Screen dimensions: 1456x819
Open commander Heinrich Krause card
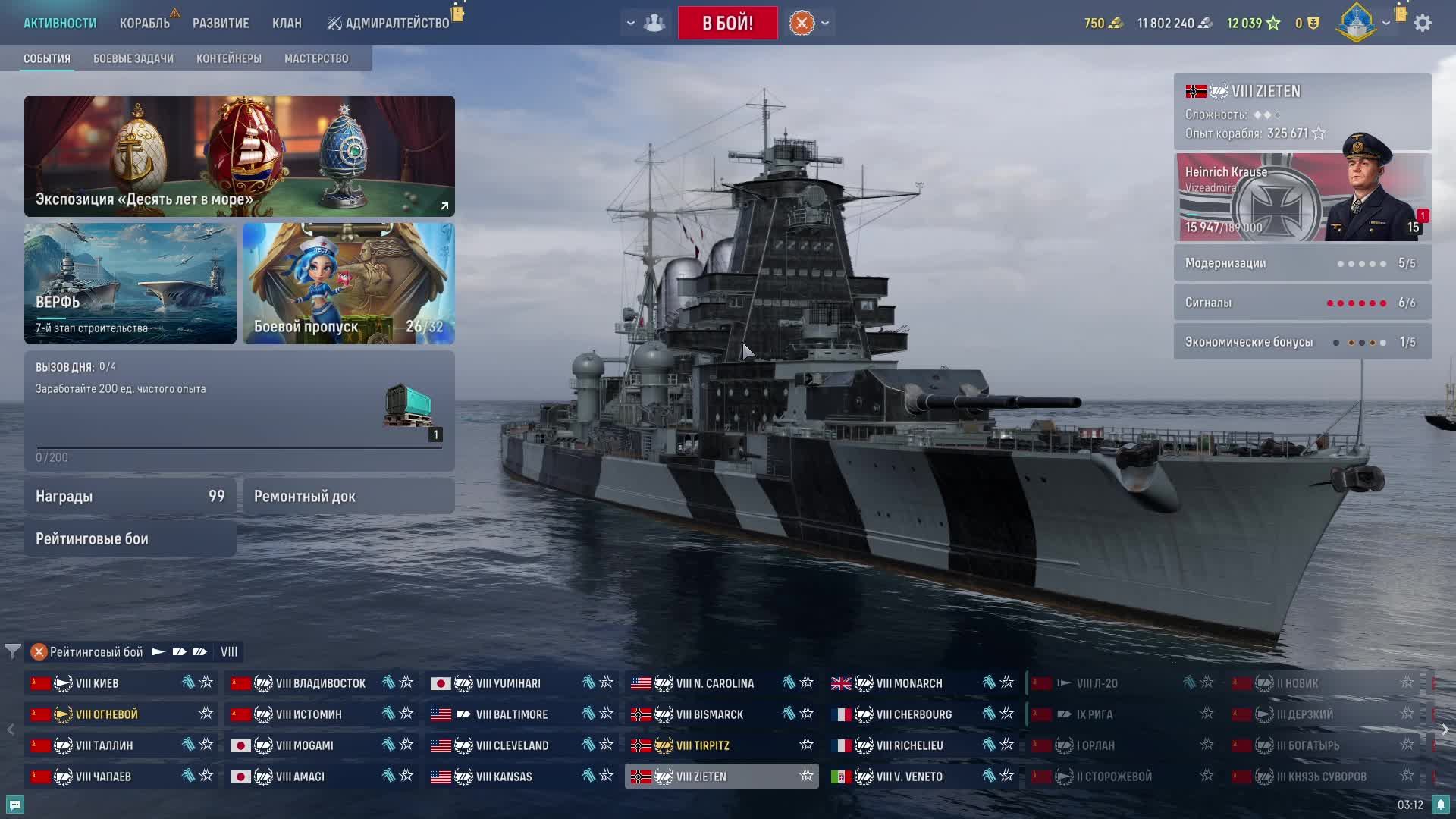point(1302,197)
